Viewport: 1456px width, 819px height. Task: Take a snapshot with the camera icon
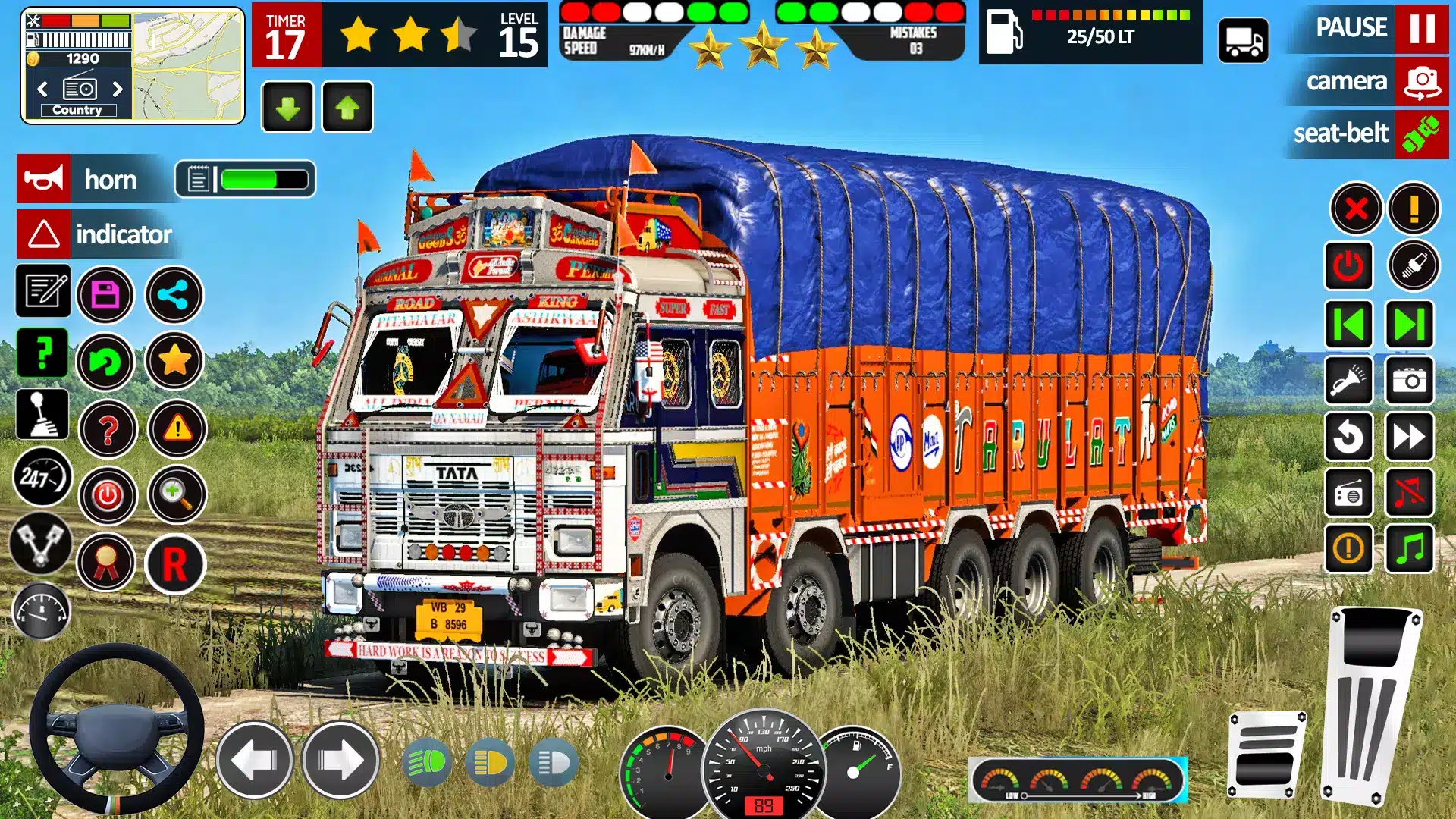[1410, 380]
